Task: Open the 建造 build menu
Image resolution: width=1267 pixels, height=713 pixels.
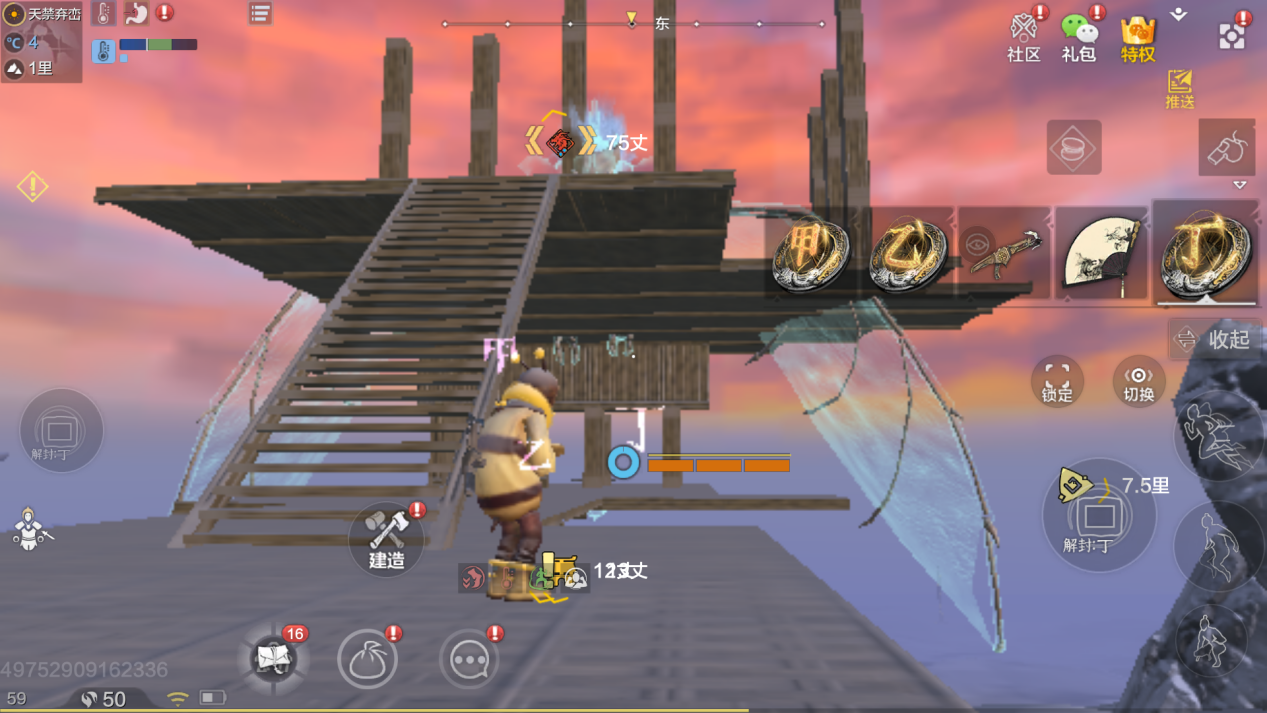Action: point(387,539)
